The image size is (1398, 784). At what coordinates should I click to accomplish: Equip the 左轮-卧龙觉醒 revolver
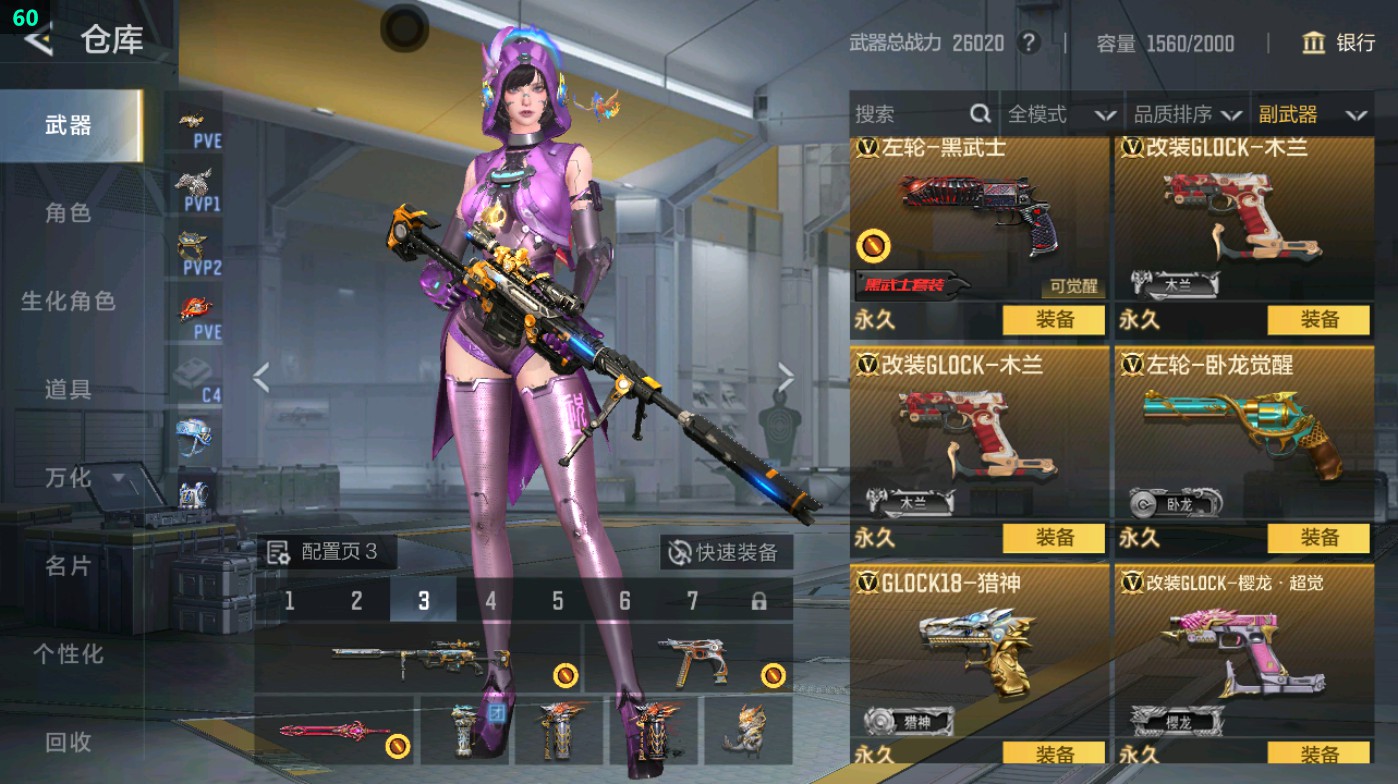coord(1318,538)
